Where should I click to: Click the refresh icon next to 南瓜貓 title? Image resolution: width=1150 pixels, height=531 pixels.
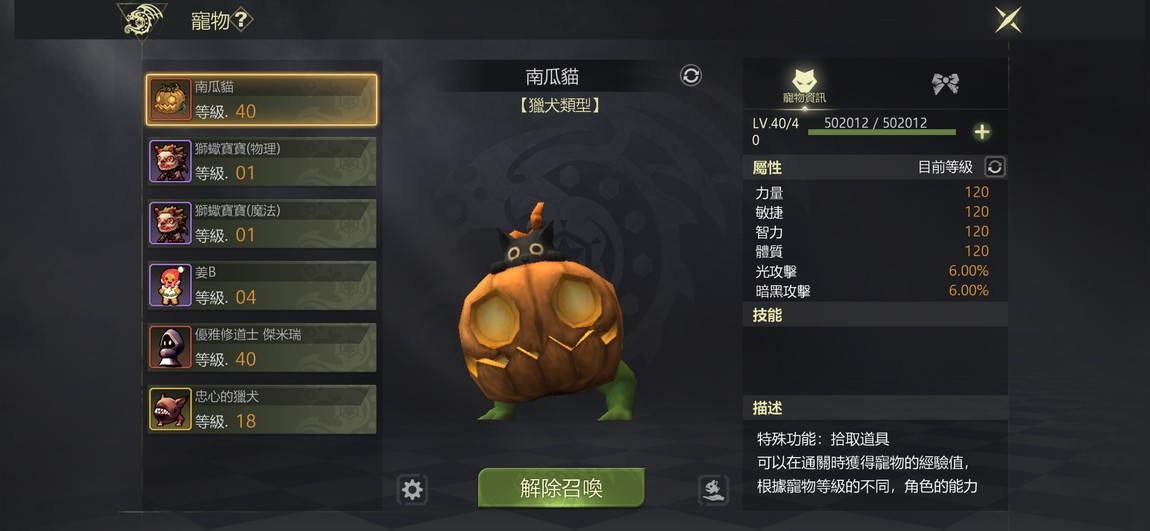click(691, 76)
